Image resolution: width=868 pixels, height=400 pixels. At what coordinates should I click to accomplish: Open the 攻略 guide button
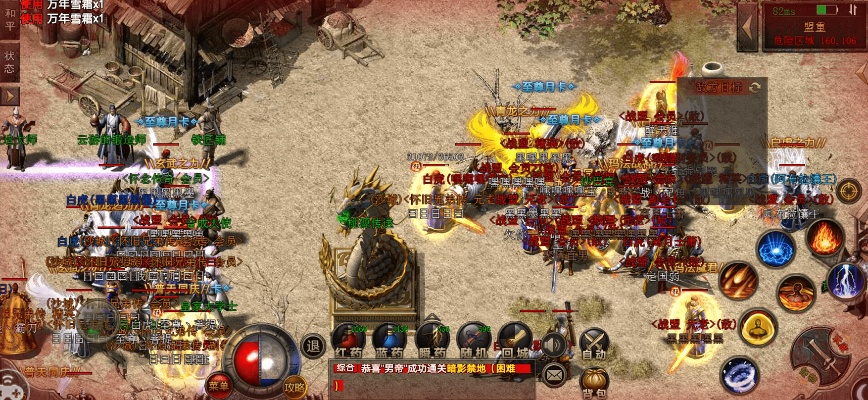[294, 384]
